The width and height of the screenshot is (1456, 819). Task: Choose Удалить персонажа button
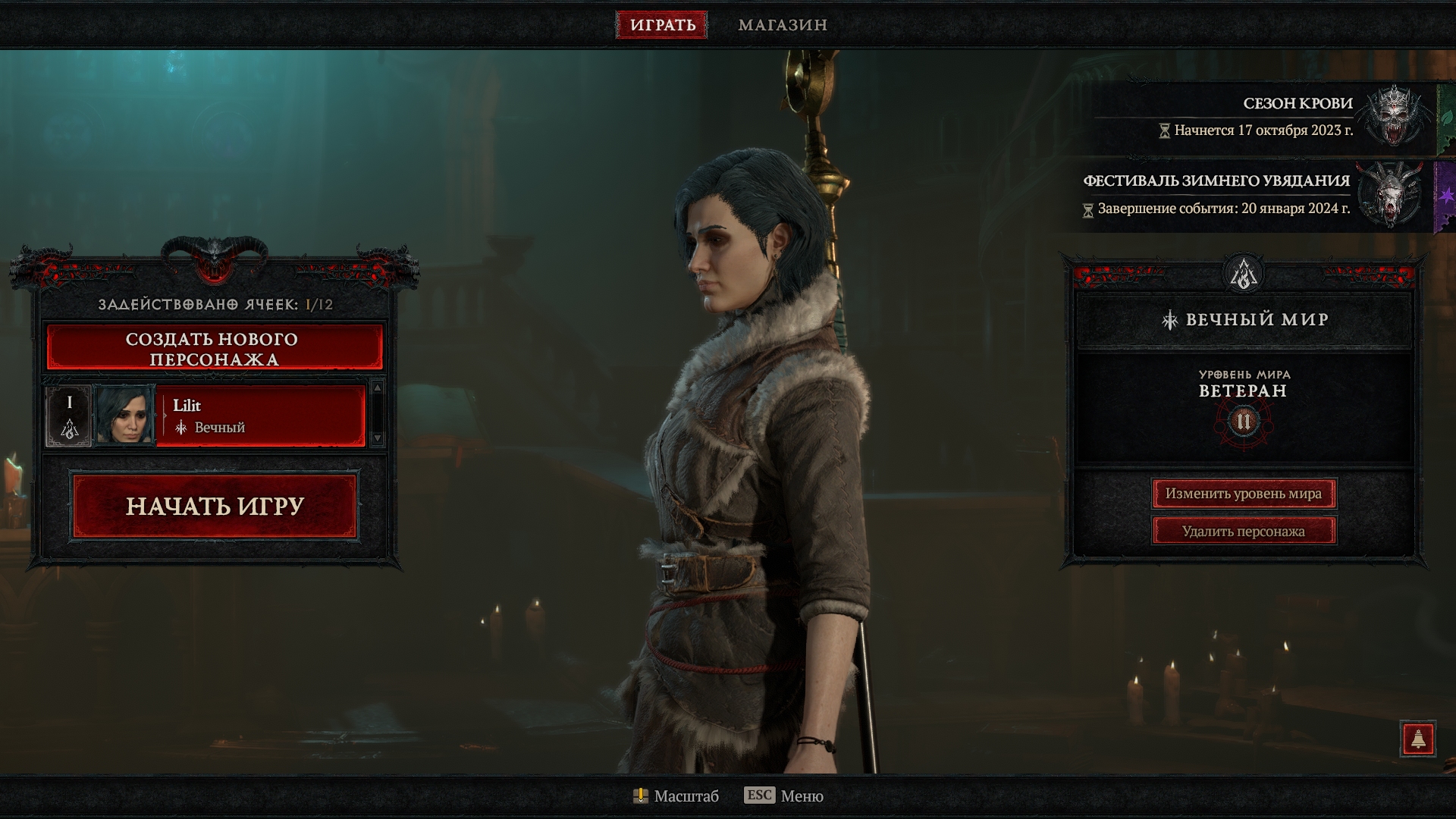(x=1244, y=531)
